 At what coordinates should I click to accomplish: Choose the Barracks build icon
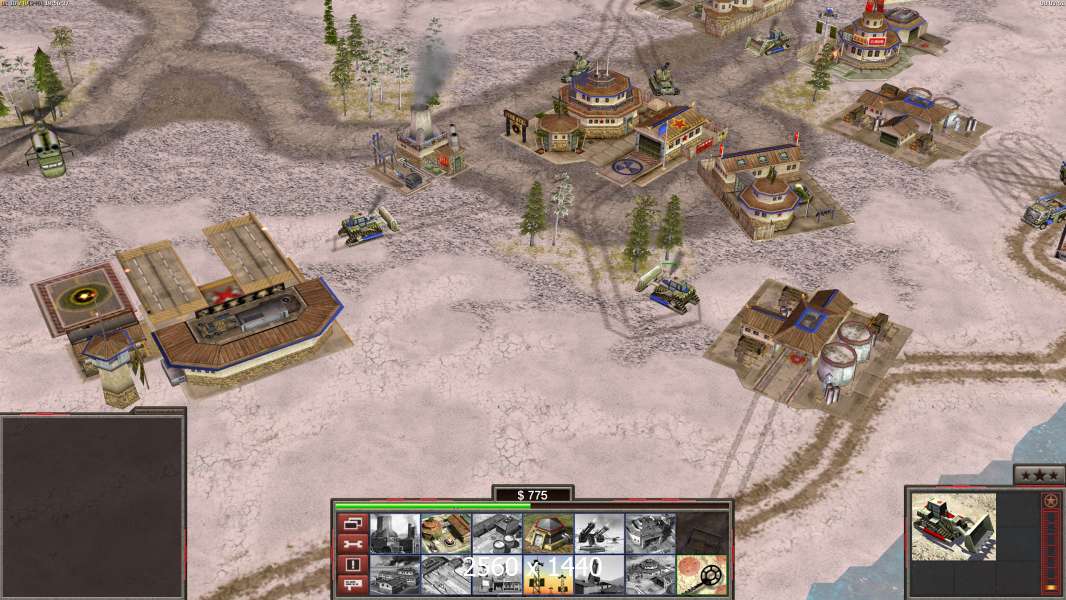(446, 534)
